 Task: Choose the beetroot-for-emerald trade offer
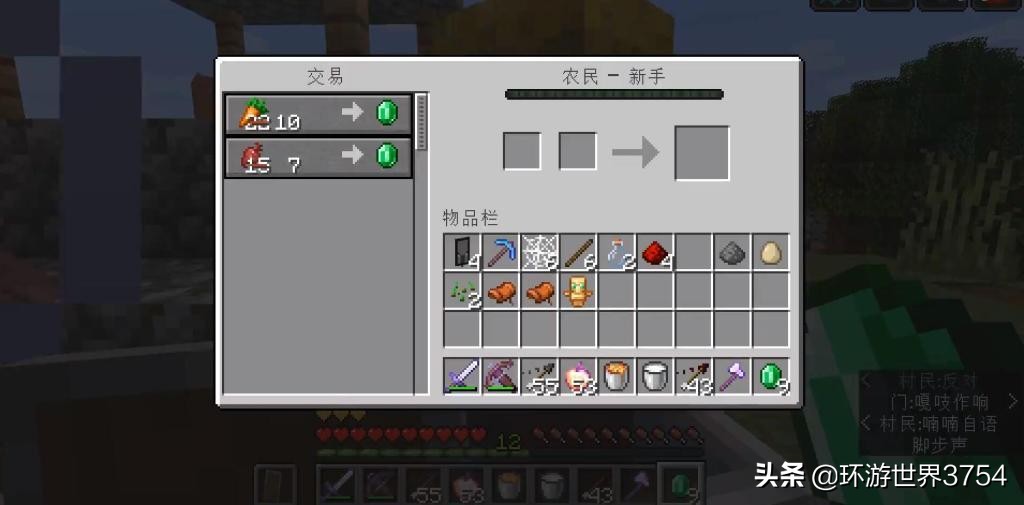click(x=318, y=157)
